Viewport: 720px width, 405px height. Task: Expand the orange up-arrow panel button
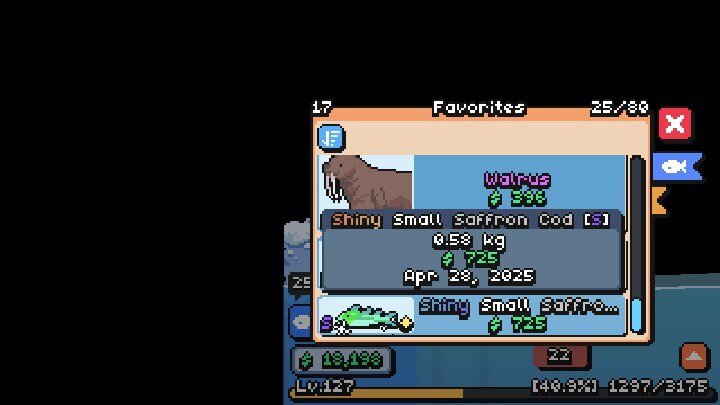tap(693, 355)
